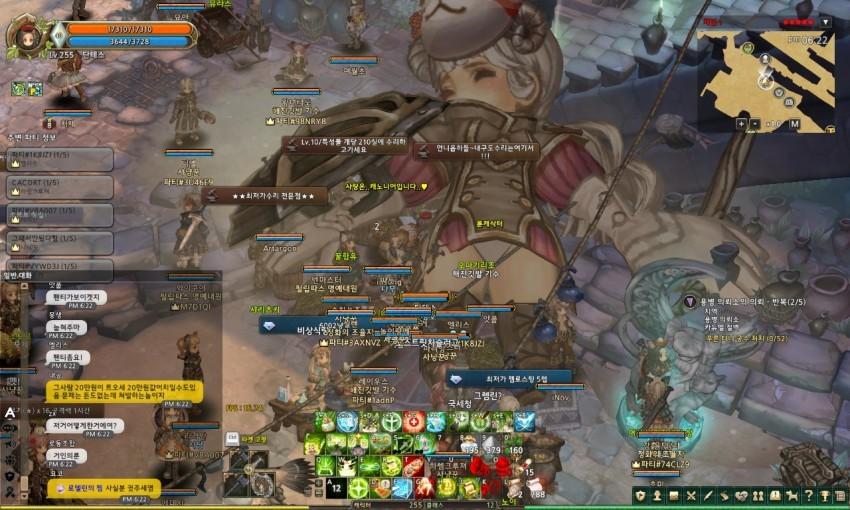This screenshot has height=510, width=850.
Task: Click the green buff icon under portrait
Action: coord(18,88)
